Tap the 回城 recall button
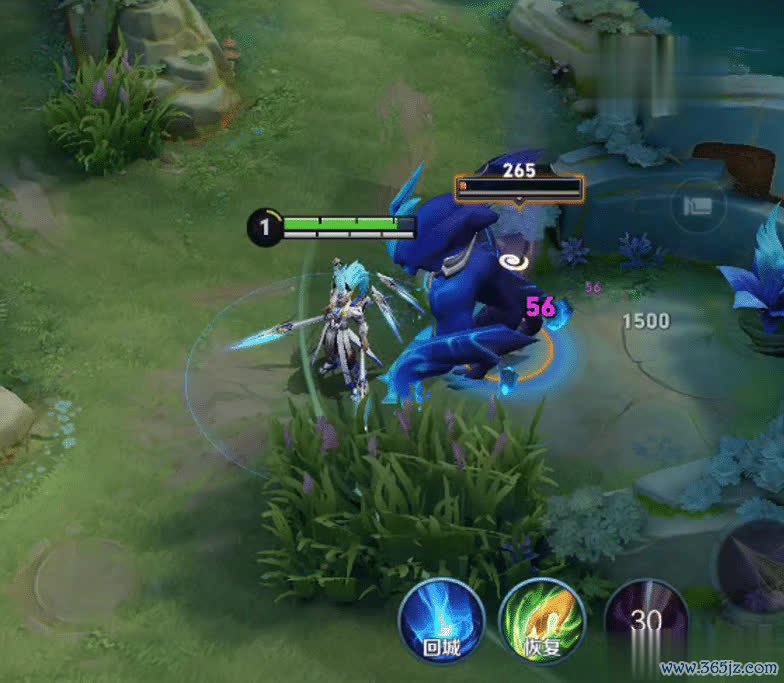The height and width of the screenshot is (683, 784). click(441, 621)
